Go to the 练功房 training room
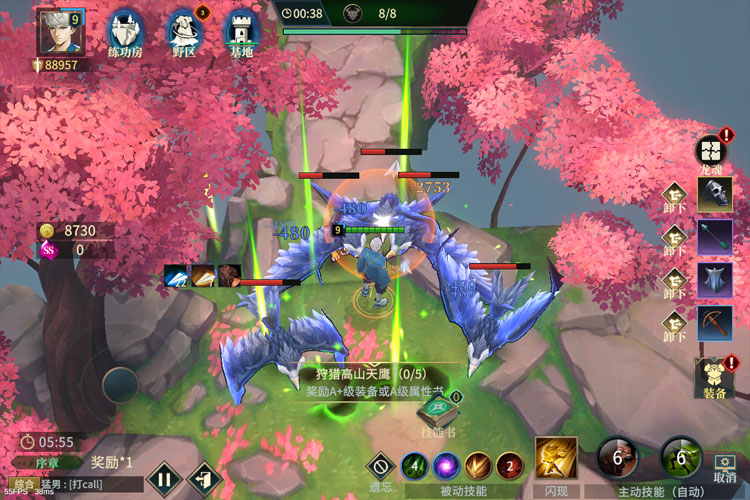Viewport: 750px width, 500px height. (124, 31)
